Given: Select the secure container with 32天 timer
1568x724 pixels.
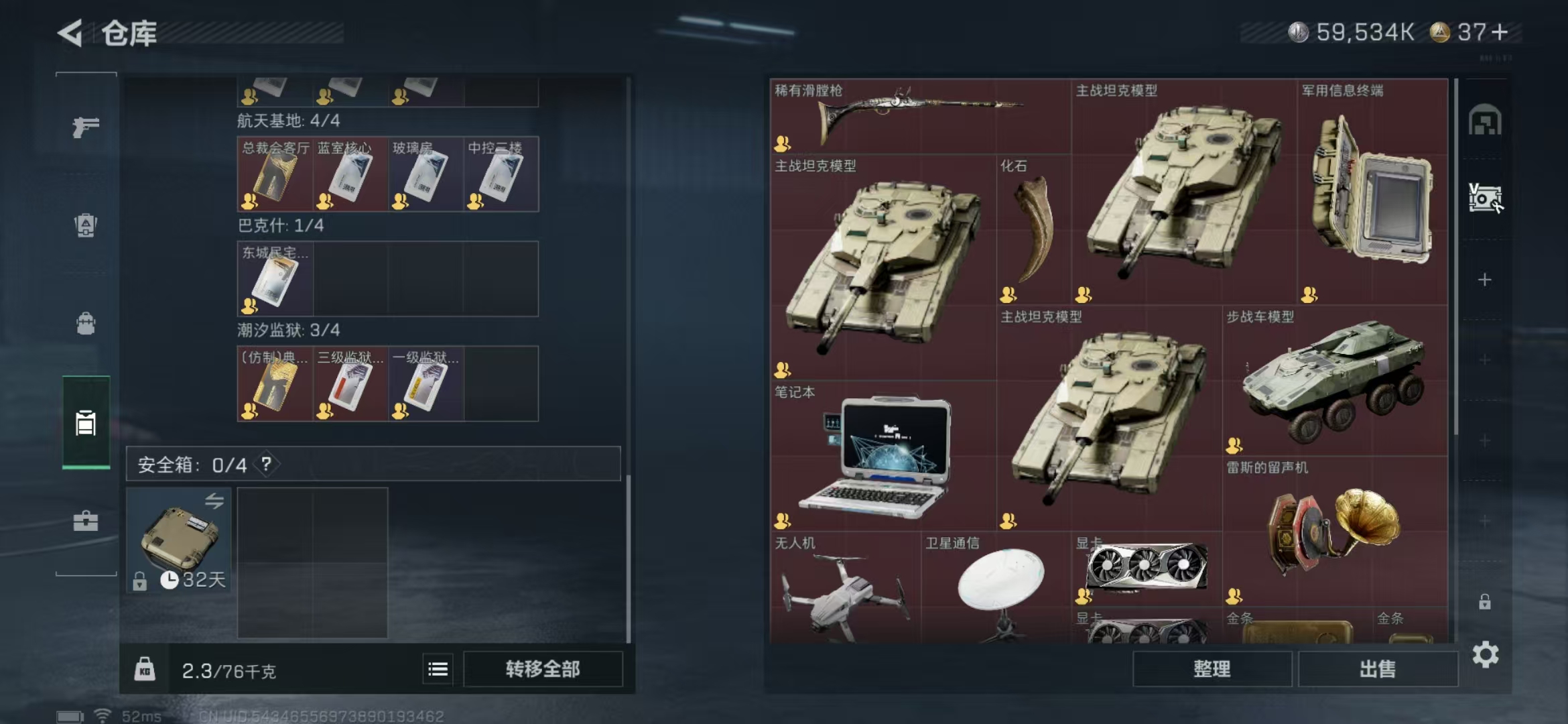Looking at the screenshot, I should coord(178,540).
